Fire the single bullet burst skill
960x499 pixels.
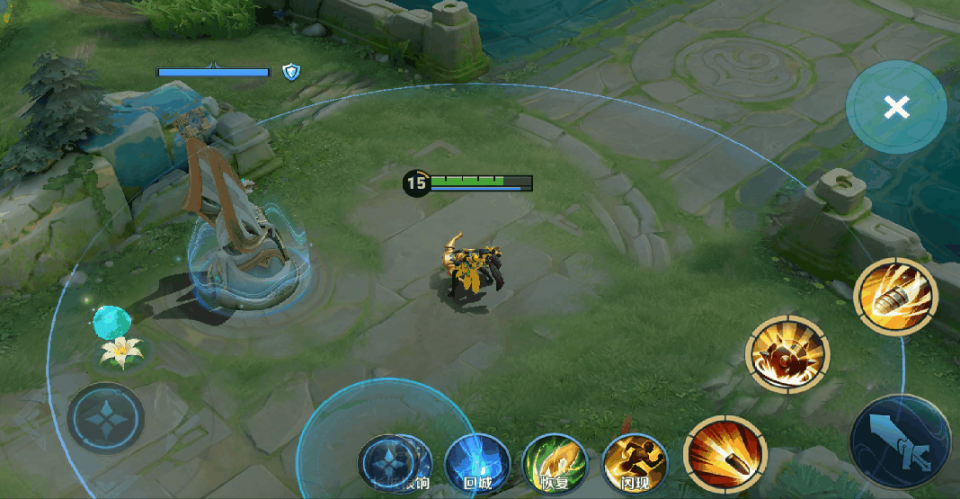point(725,453)
